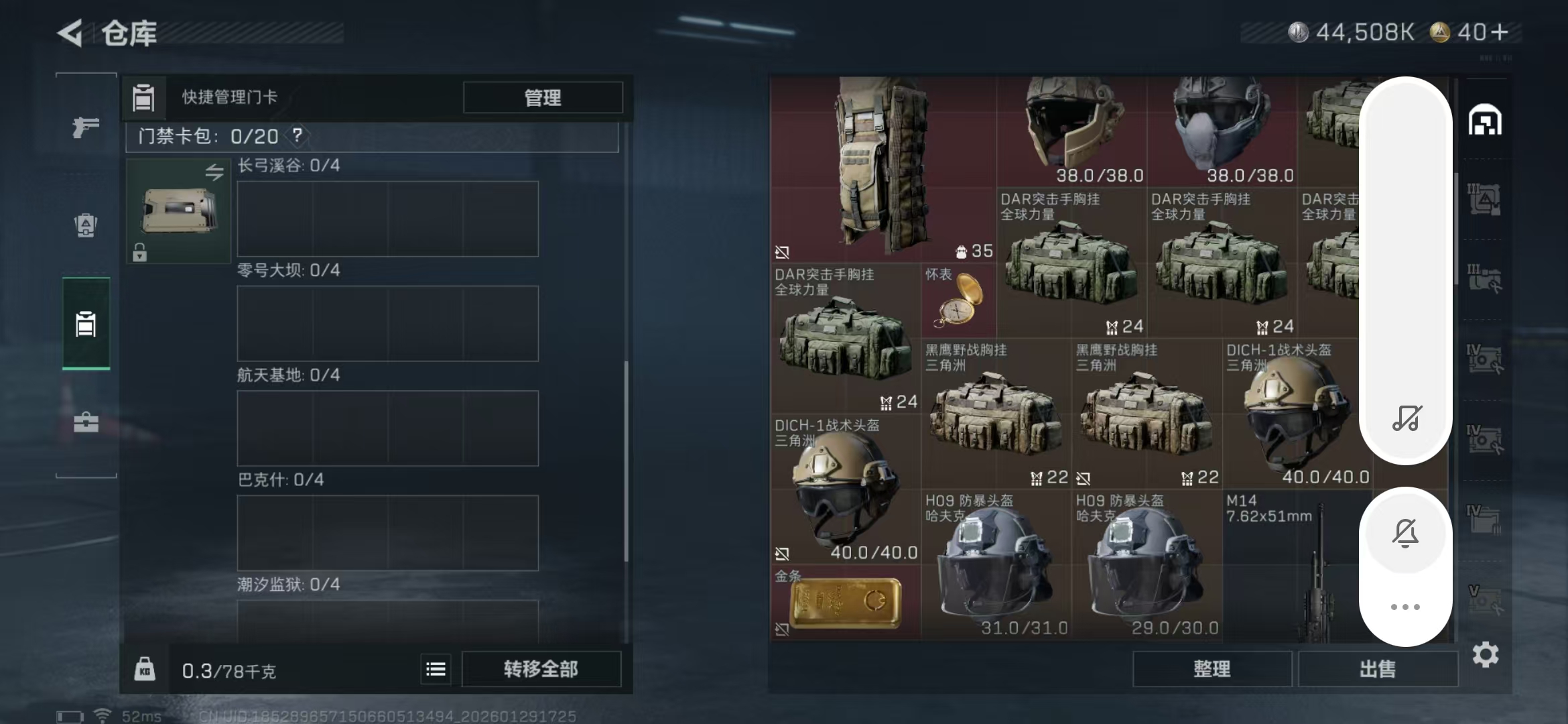The width and height of the screenshot is (1568, 724).
Task: Open the main warehouse icon on right sidebar
Action: coord(1485,121)
